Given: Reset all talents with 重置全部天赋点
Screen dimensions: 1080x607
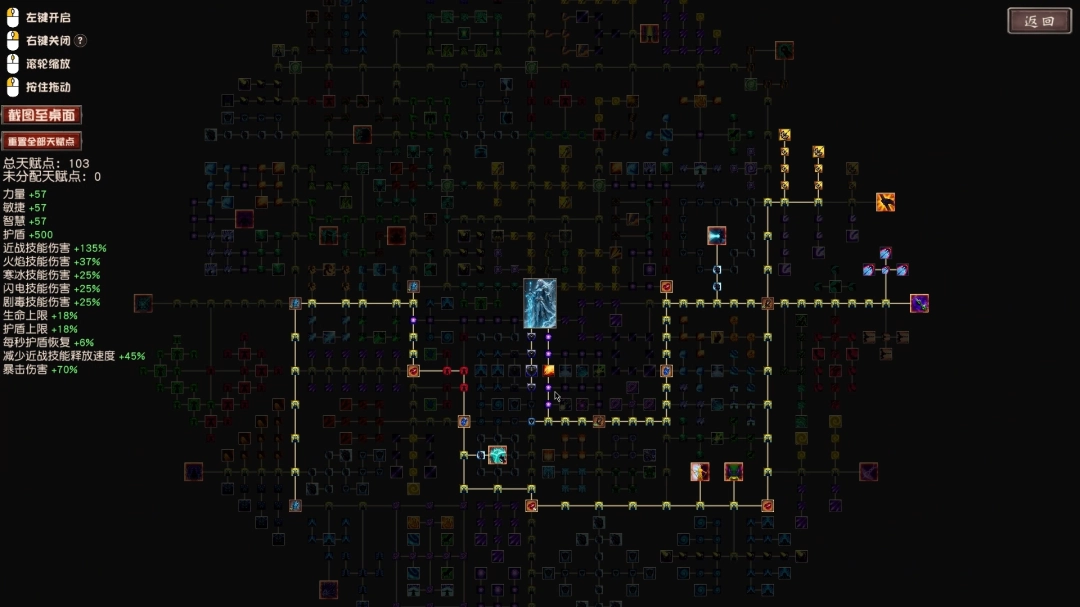Looking at the screenshot, I should [x=42, y=141].
